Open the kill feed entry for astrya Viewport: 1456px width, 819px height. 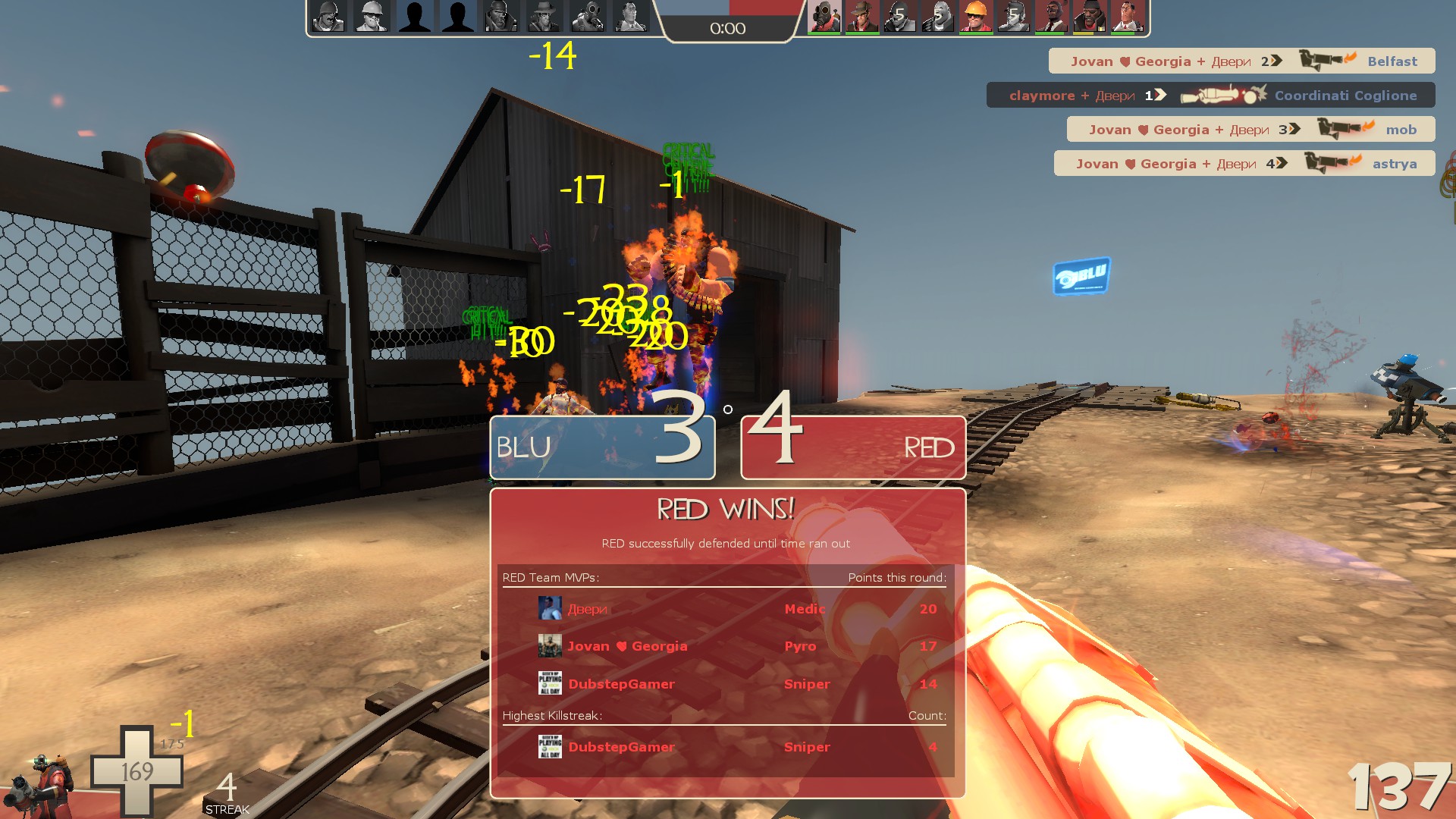[1244, 164]
